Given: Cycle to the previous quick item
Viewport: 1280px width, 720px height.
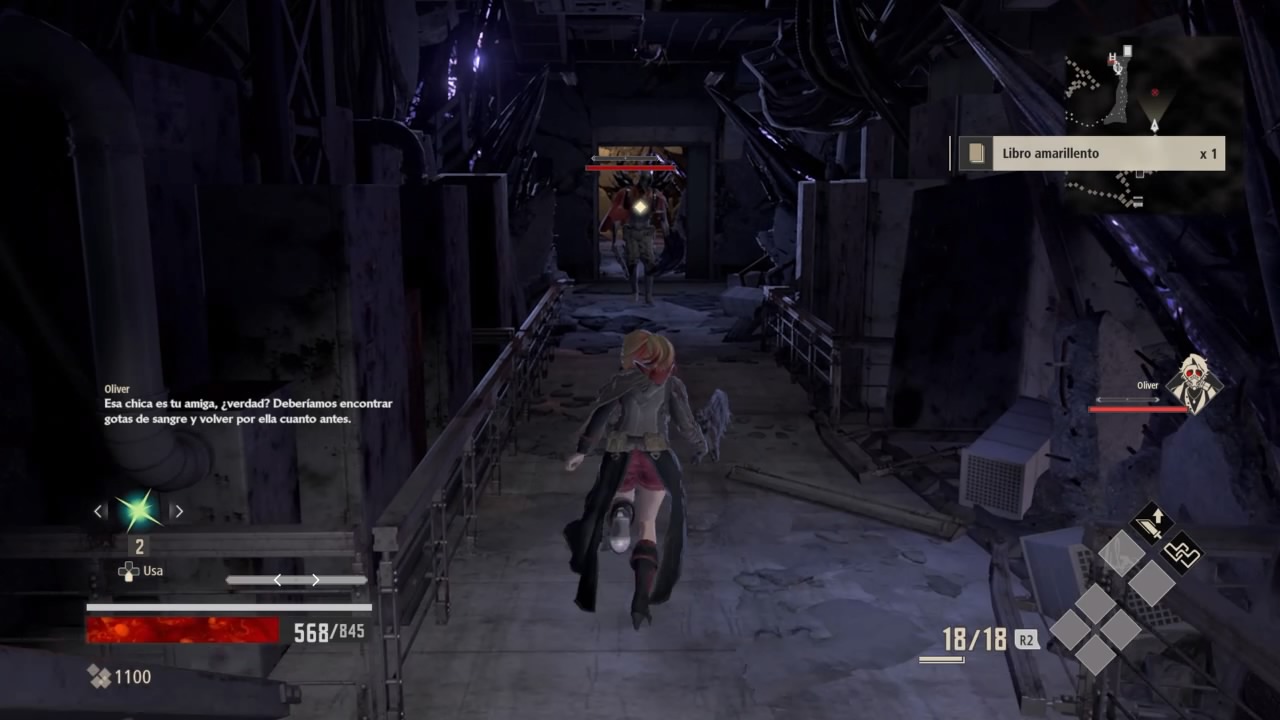Looking at the screenshot, I should point(98,511).
